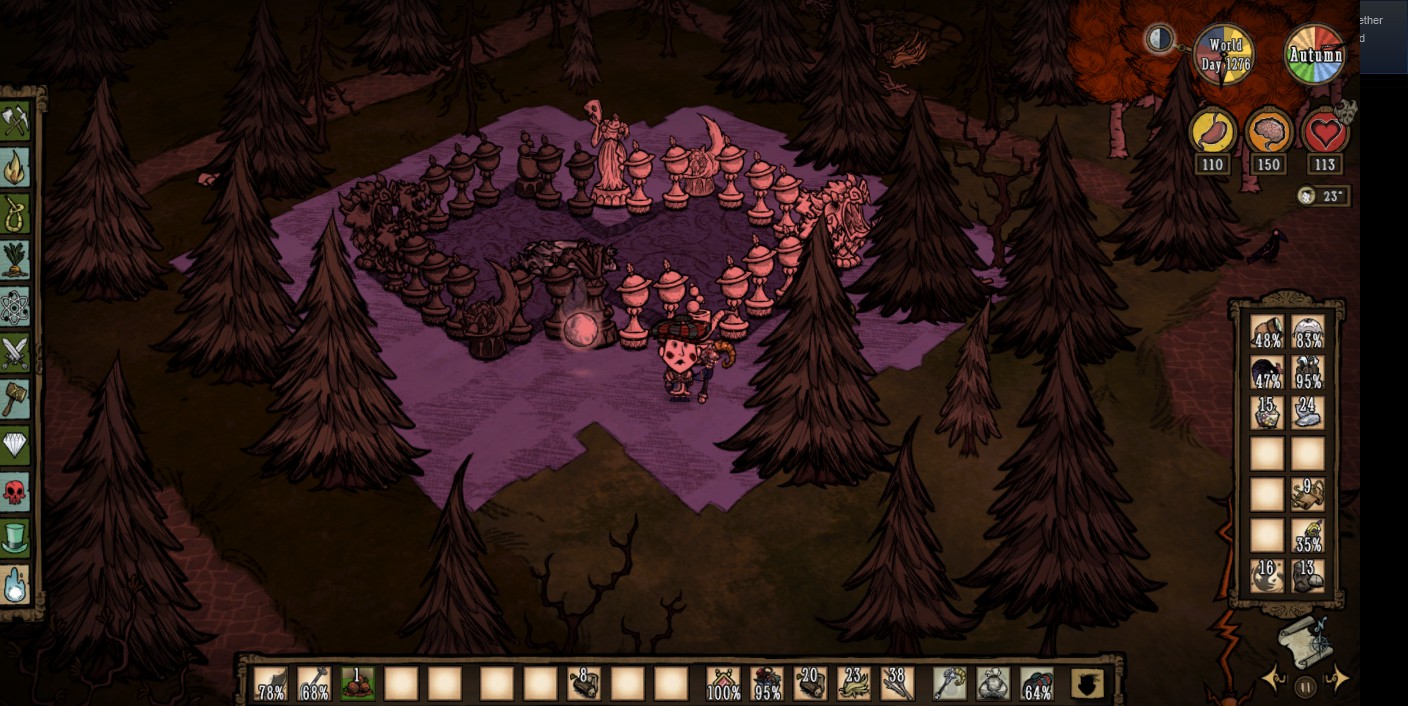Pick the stack of 38 twigs
This screenshot has width=1408, height=706.
click(x=897, y=684)
